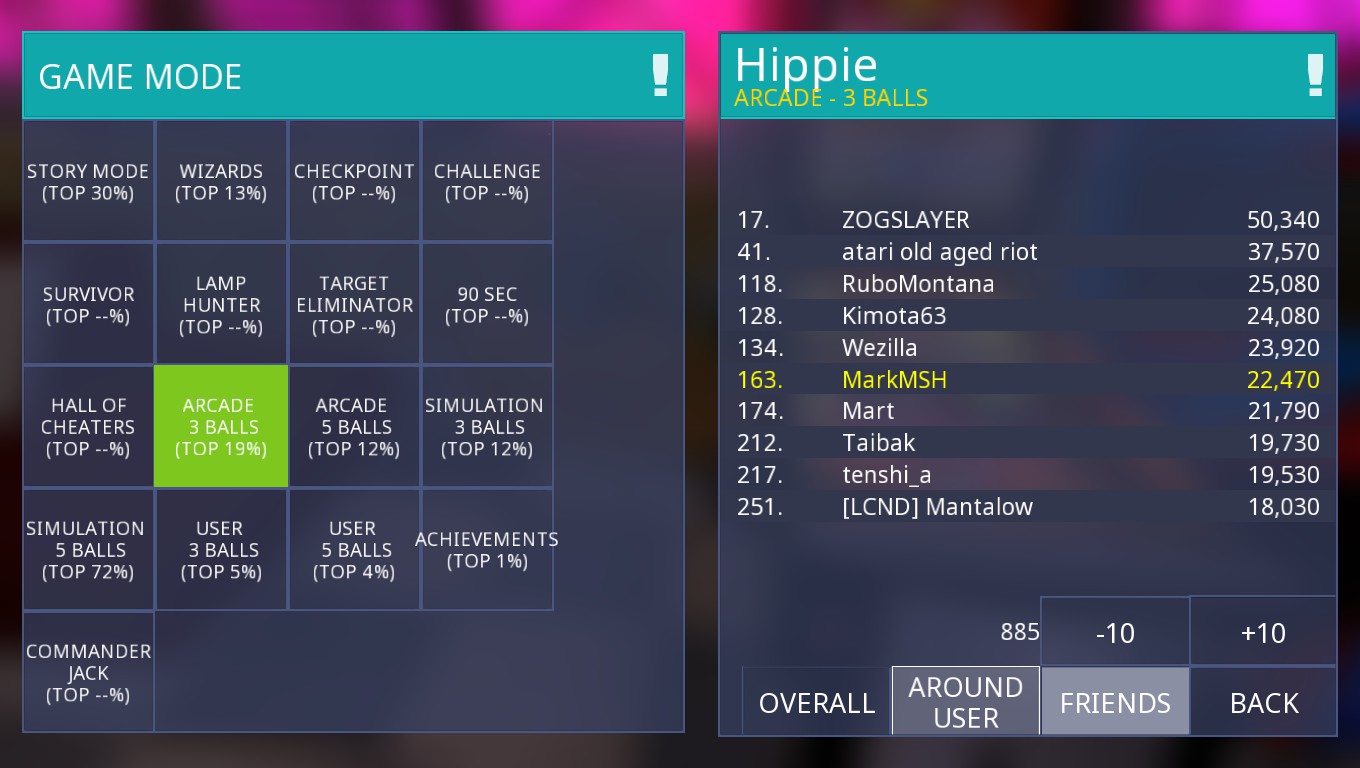Switch to the Overall leaderboard
This screenshot has width=1360, height=768.
point(817,702)
